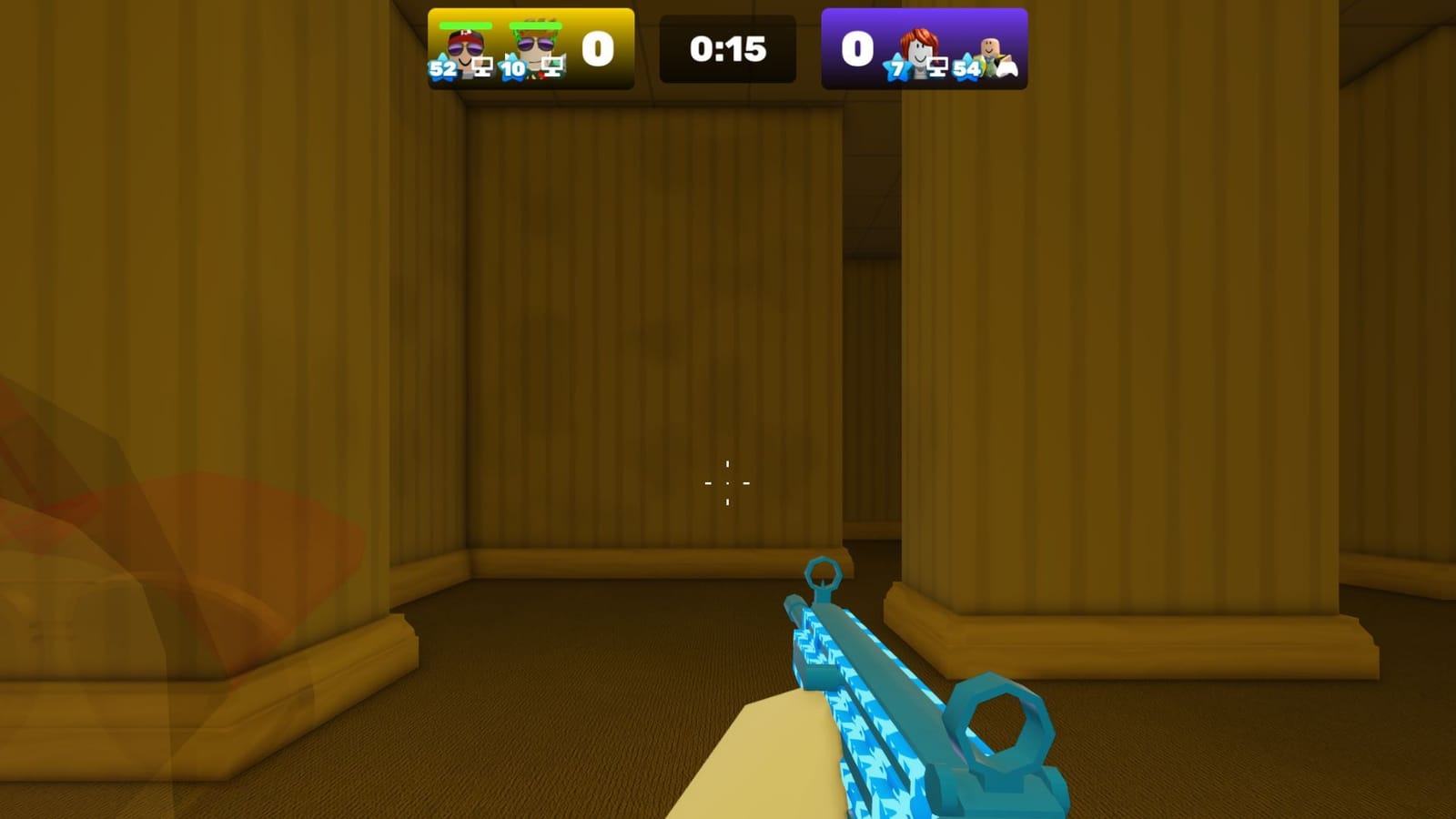Click the green health bar above the level 52 avatar

tap(464, 25)
